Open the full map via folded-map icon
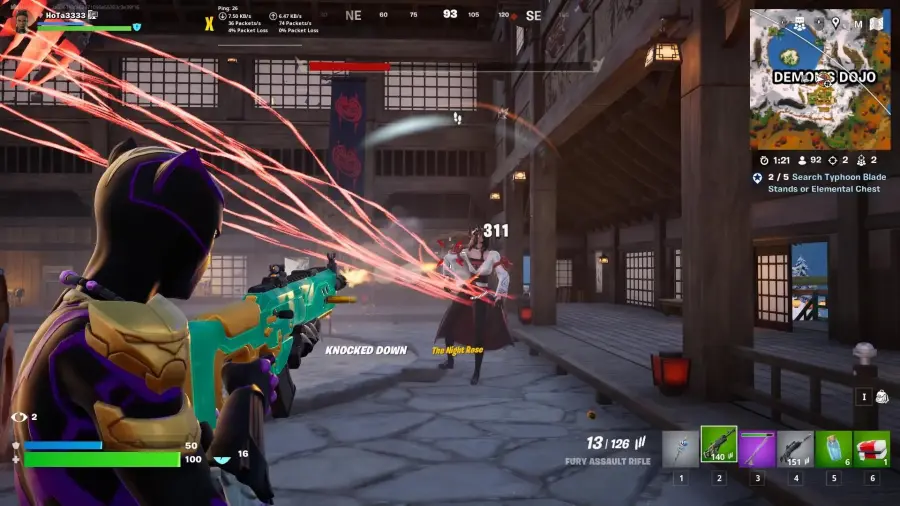Screen dimensions: 900x506 click(x=876, y=22)
